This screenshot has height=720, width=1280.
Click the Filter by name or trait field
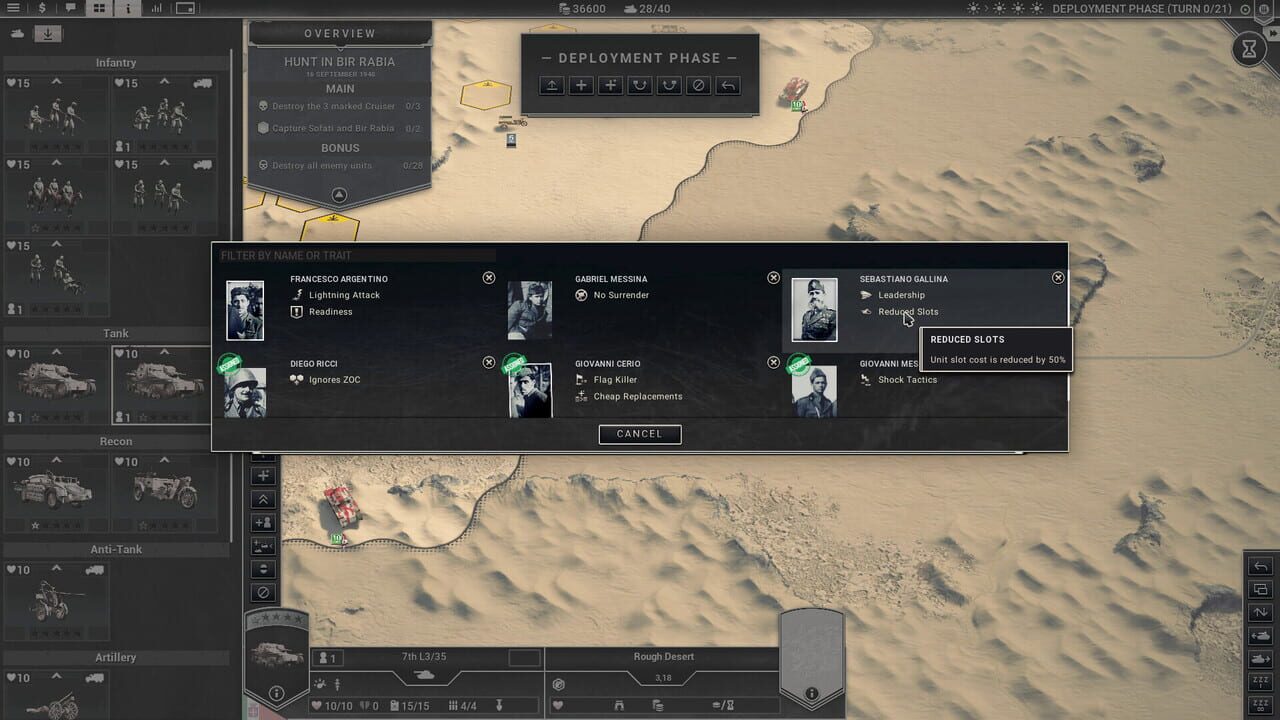click(x=355, y=255)
